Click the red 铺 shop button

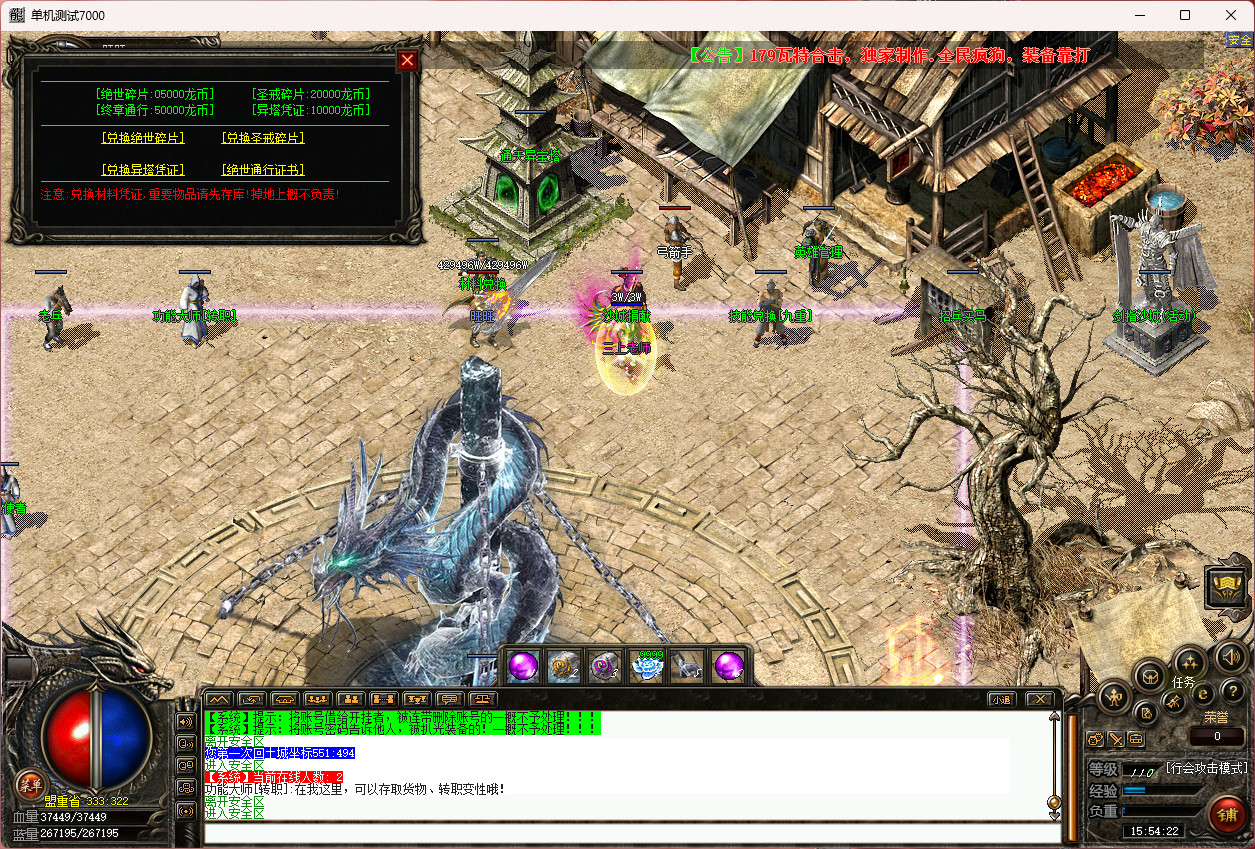[x=1227, y=815]
